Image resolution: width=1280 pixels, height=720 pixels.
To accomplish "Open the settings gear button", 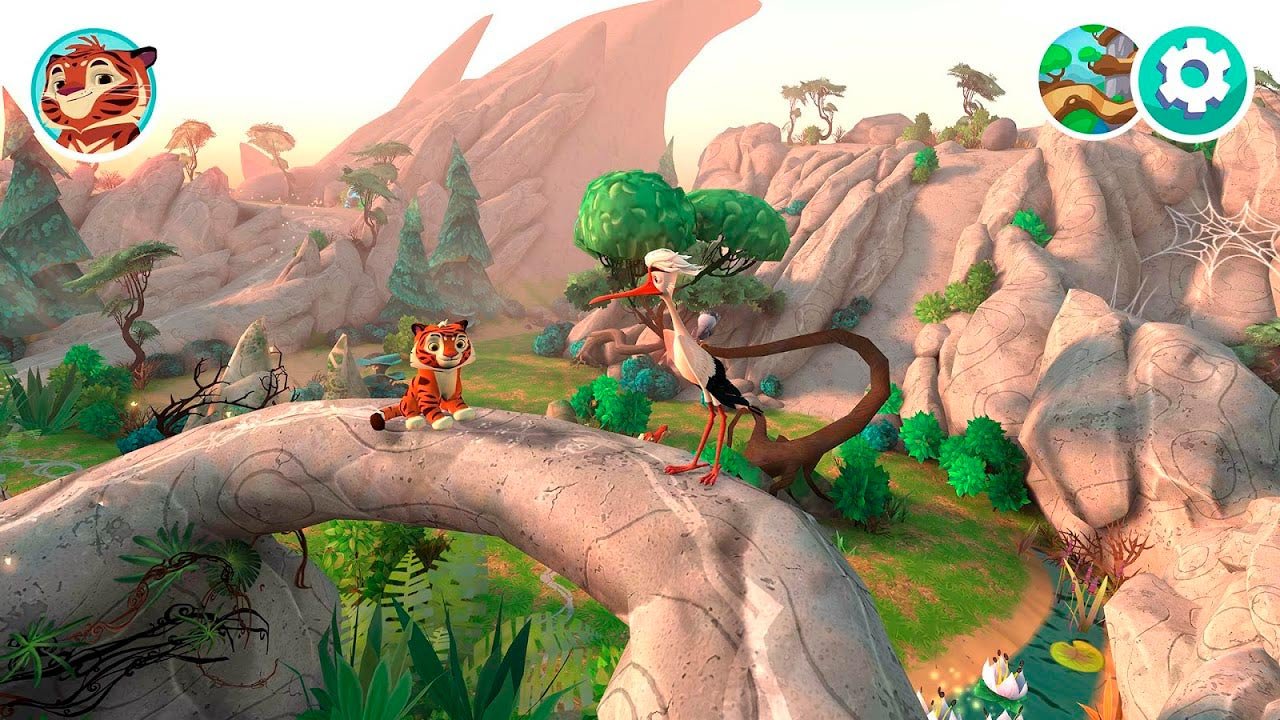I will 1195,84.
